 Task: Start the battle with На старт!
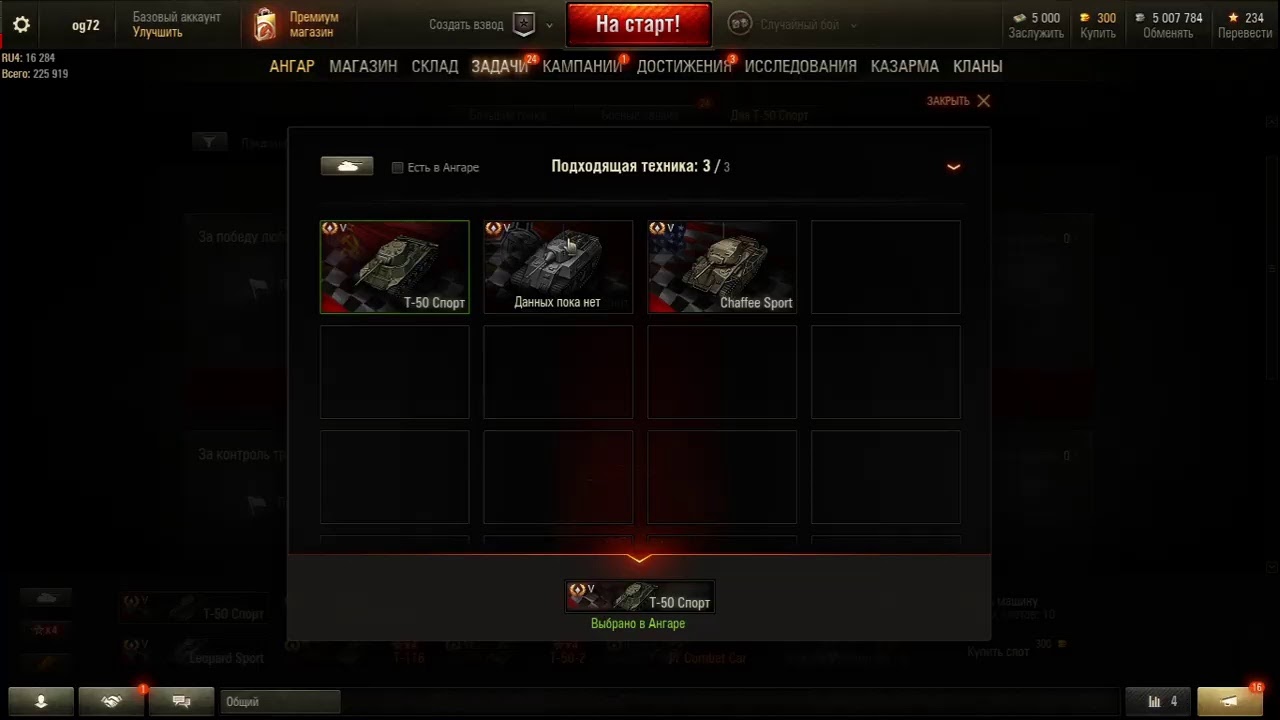pos(638,25)
